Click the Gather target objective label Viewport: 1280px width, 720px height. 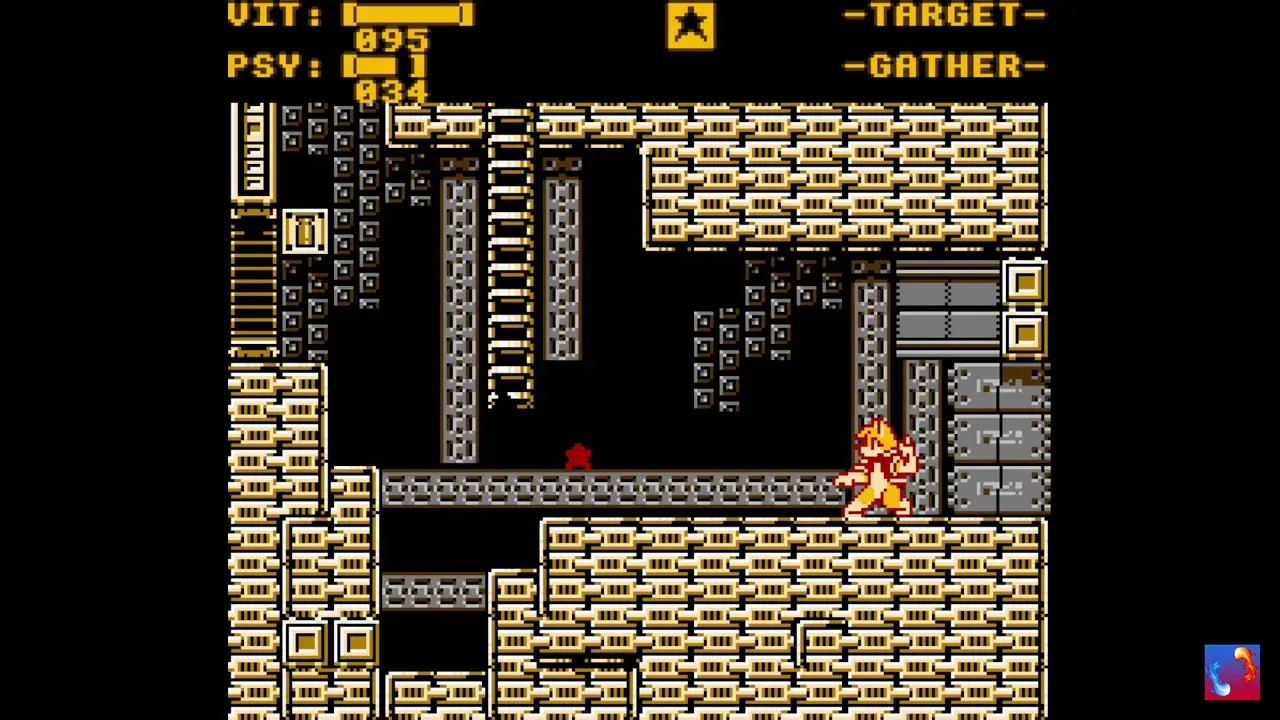(945, 66)
